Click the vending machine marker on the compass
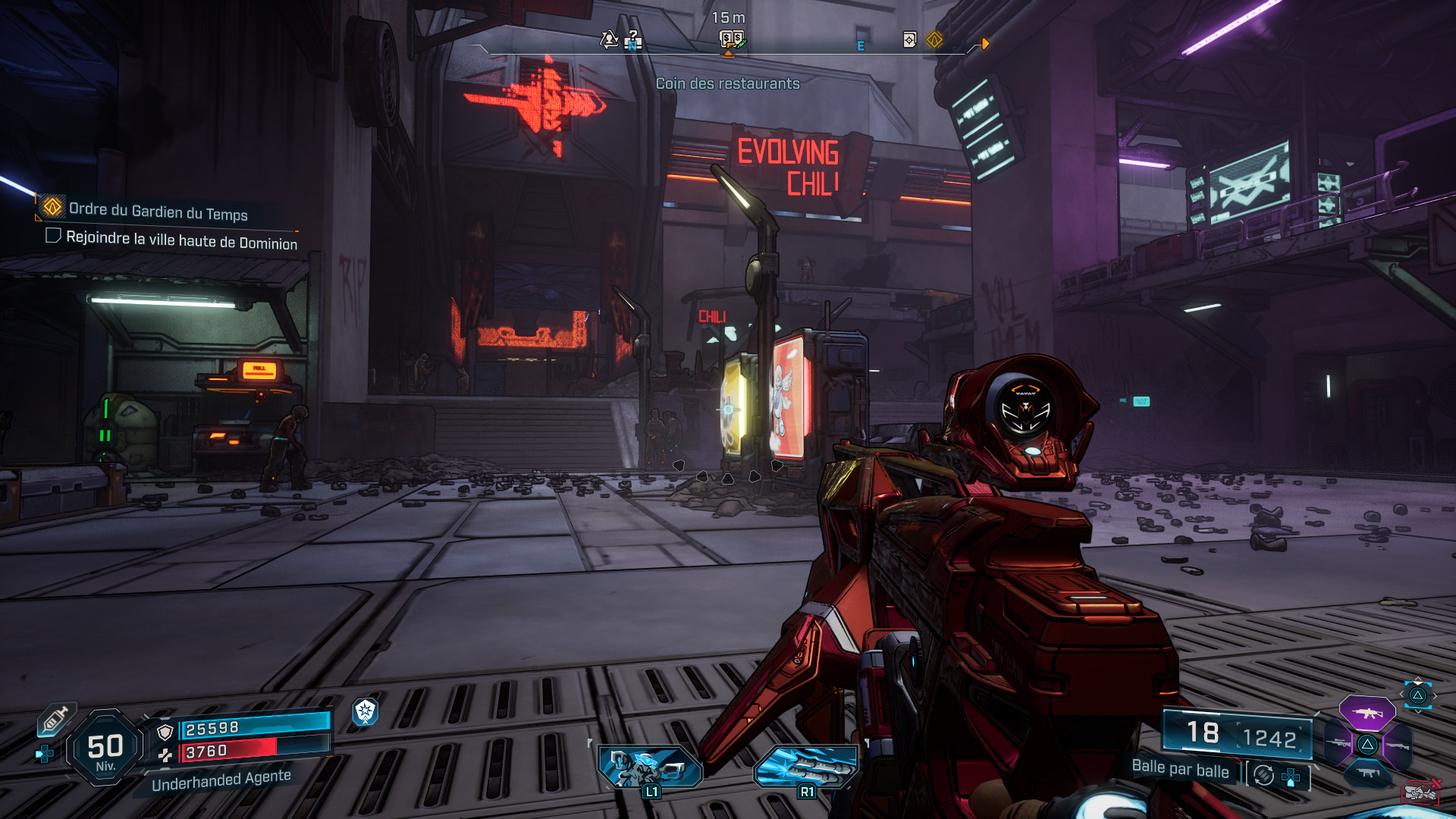 click(731, 39)
